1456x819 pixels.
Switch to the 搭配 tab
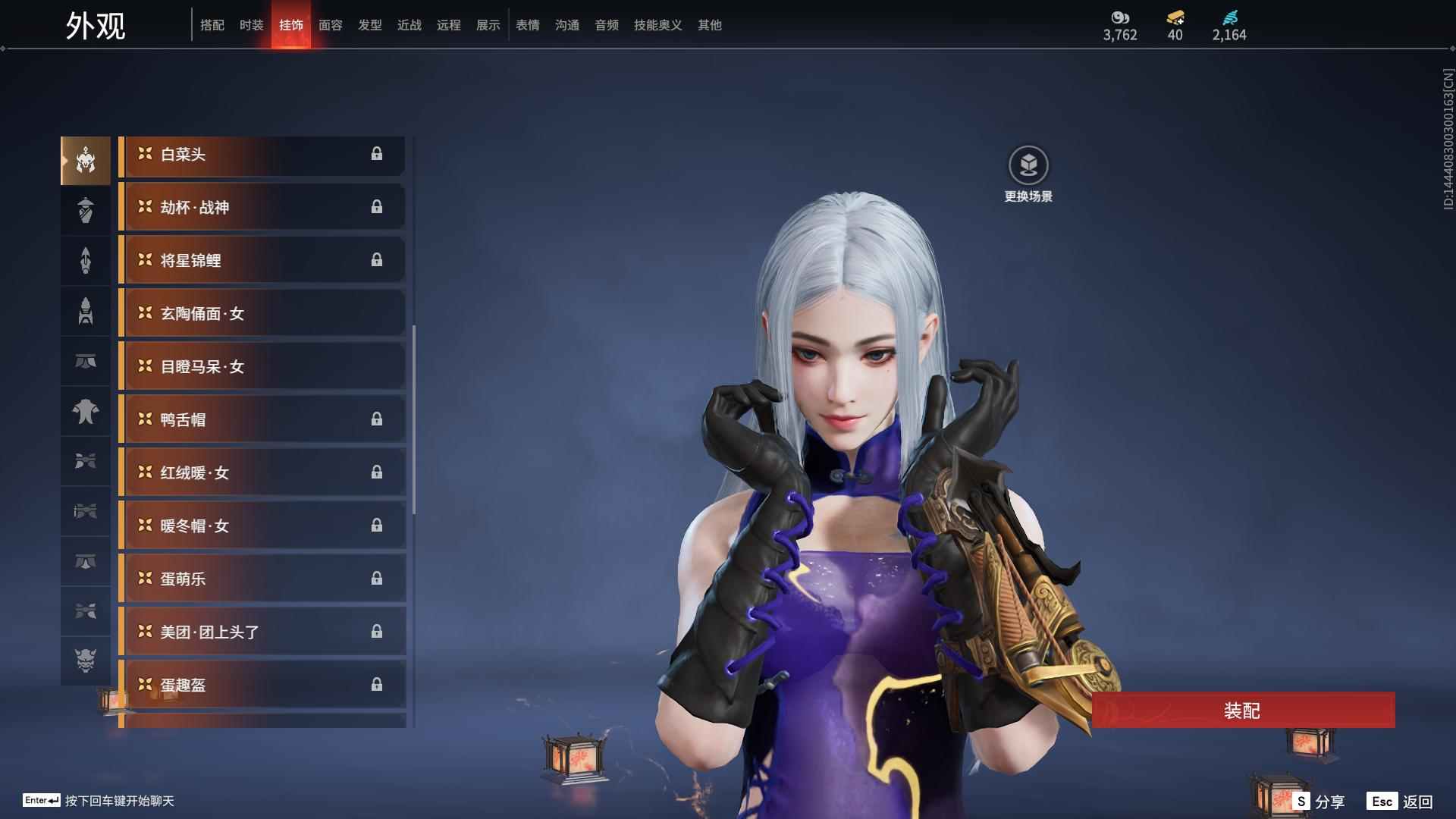coord(212,25)
